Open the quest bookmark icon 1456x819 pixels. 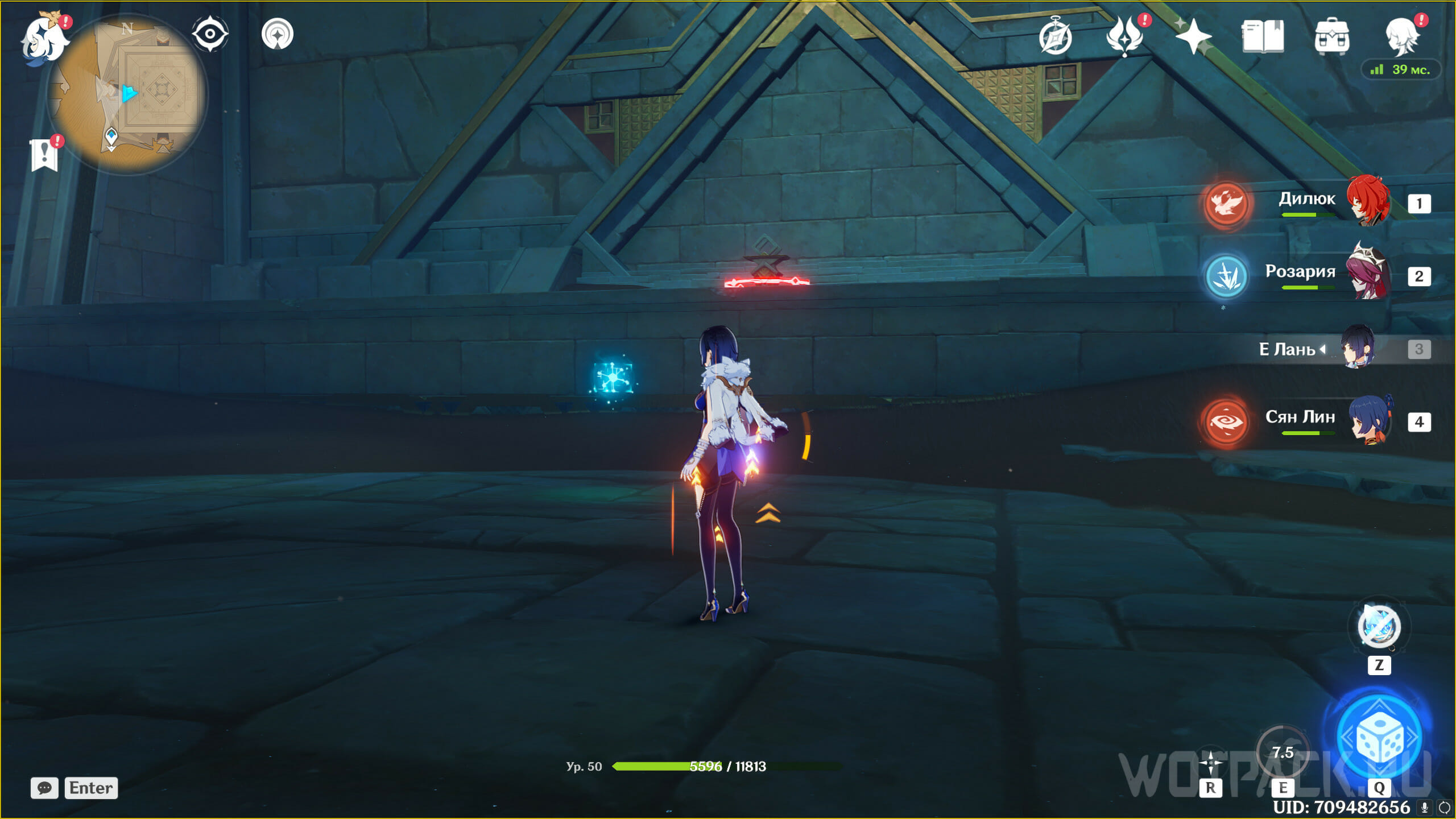[44, 155]
